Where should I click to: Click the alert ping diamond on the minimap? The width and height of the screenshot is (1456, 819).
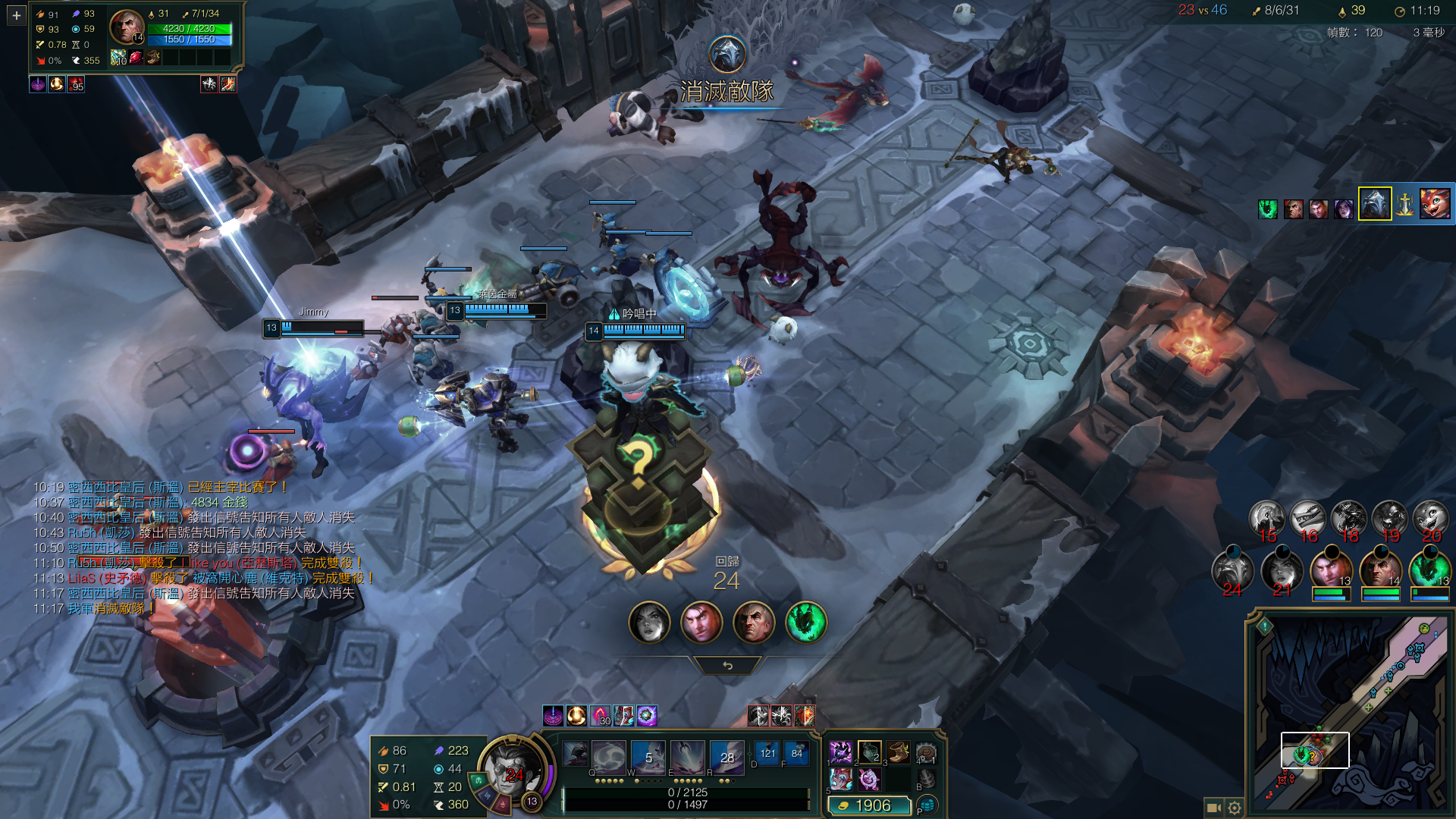[1265, 626]
